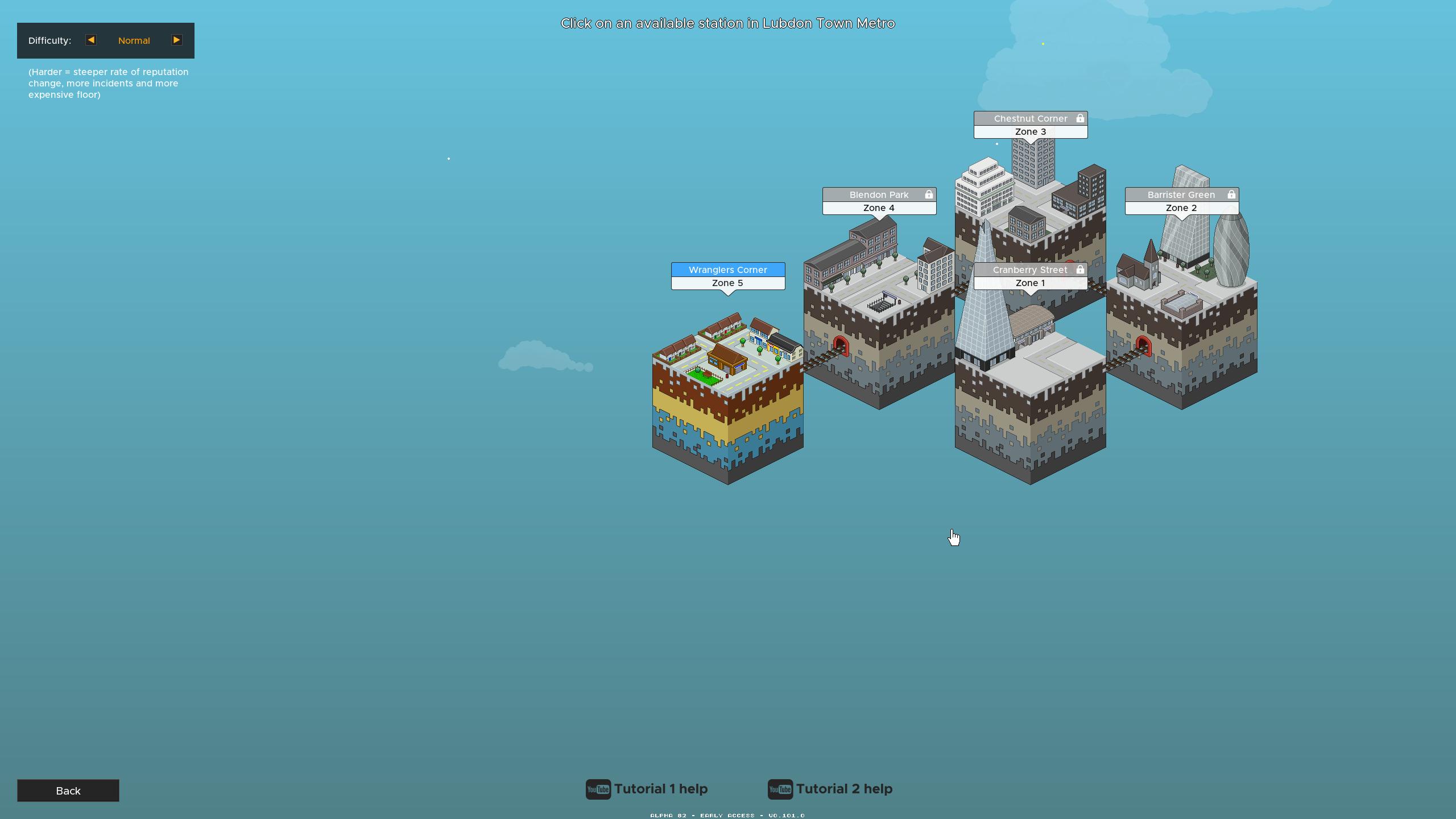The image size is (1456, 819).
Task: Click the Zone 2 label under Barrister Green
Action: click(x=1181, y=208)
